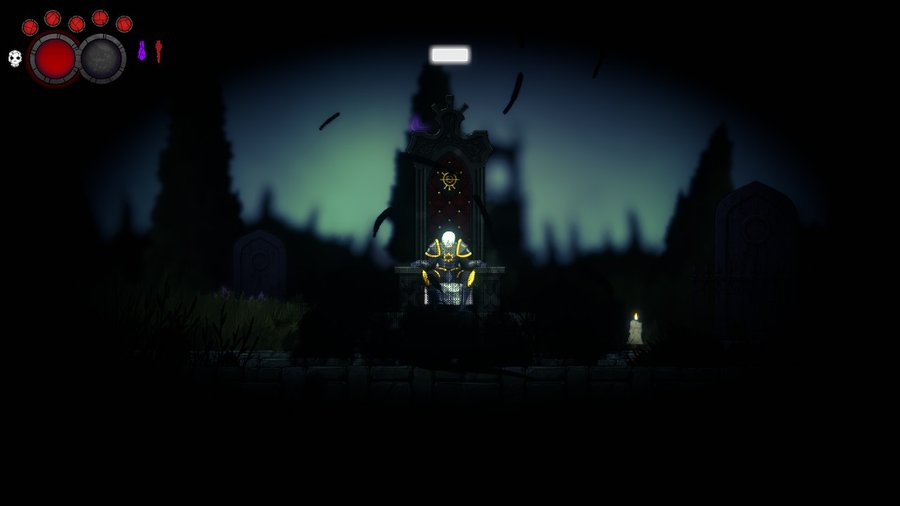Select the purple crystal item icon
This screenshot has width=900, height=506.
click(142, 50)
